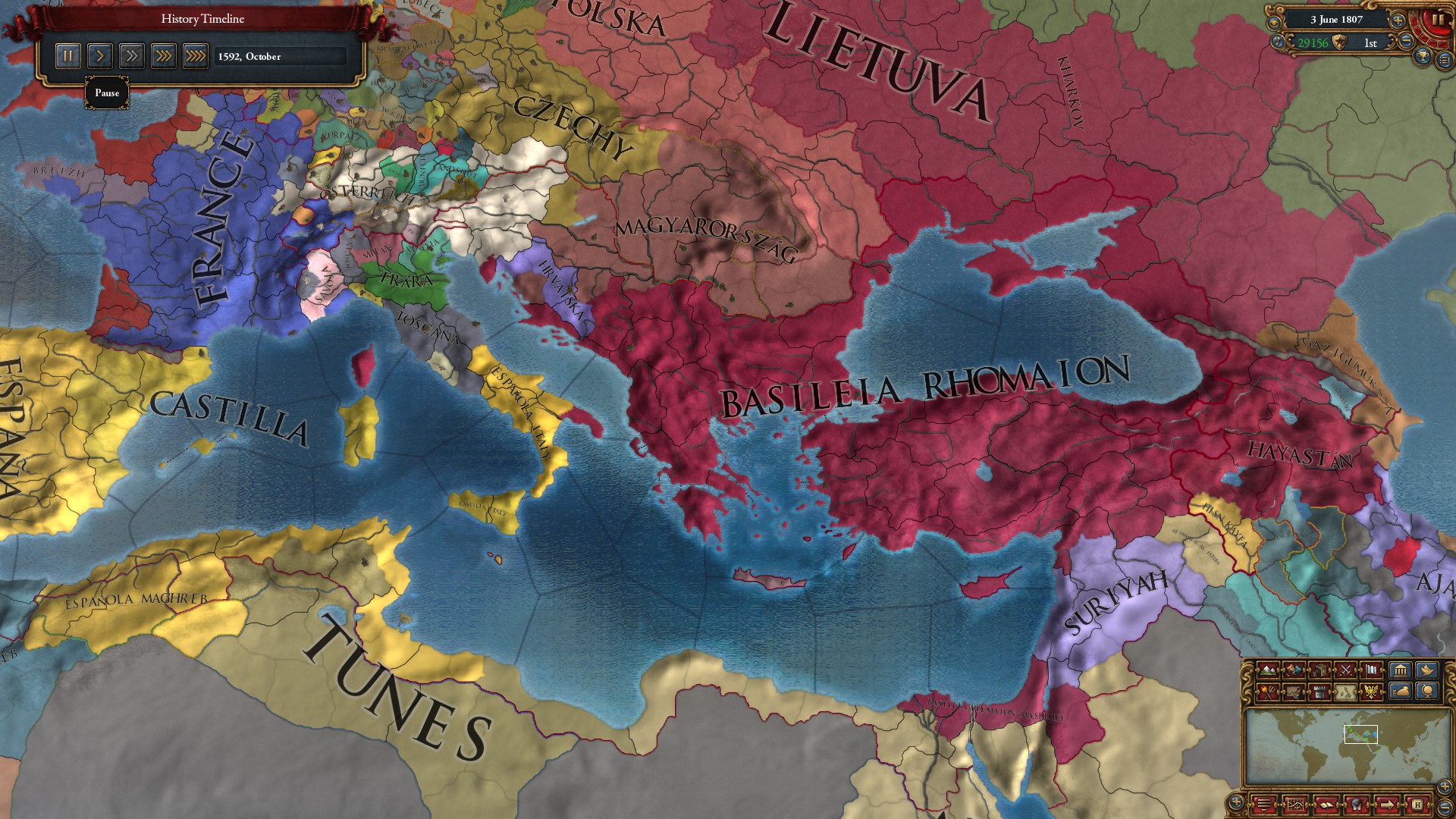Open the game menu via the hamburger icon
This screenshot has height=819, width=1456.
click(1264, 804)
